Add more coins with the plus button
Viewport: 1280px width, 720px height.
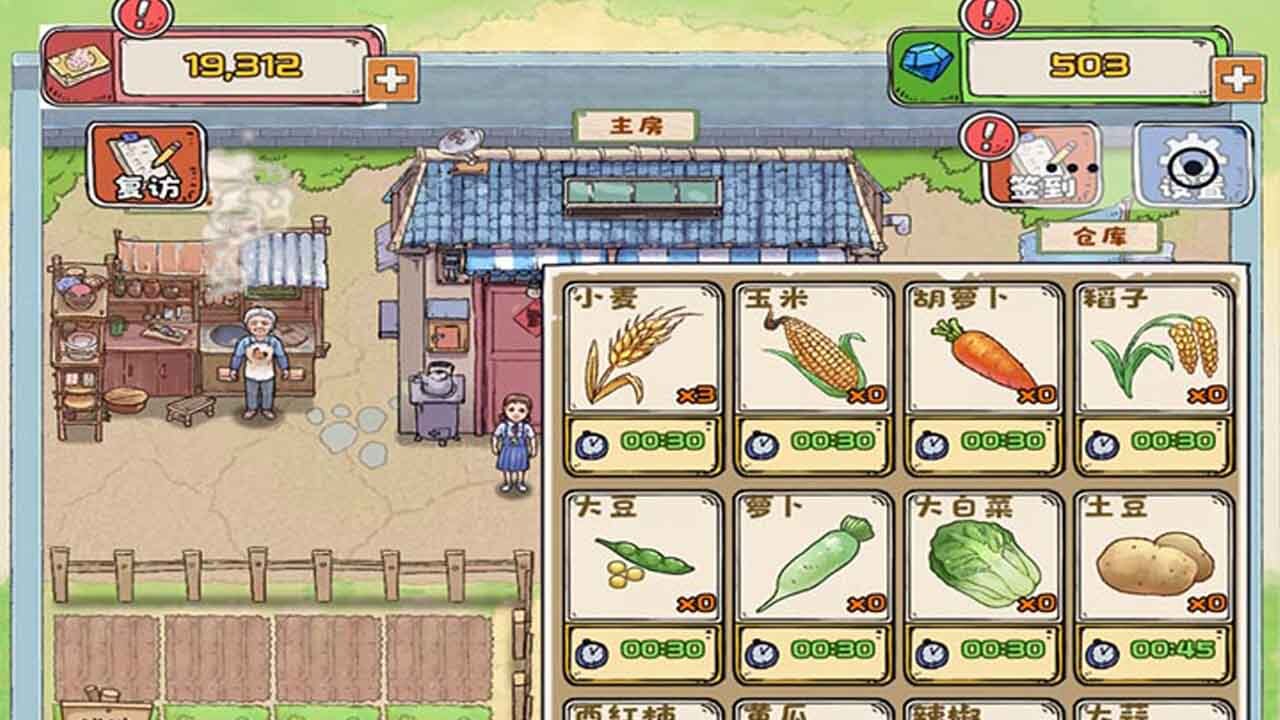[x=391, y=79]
